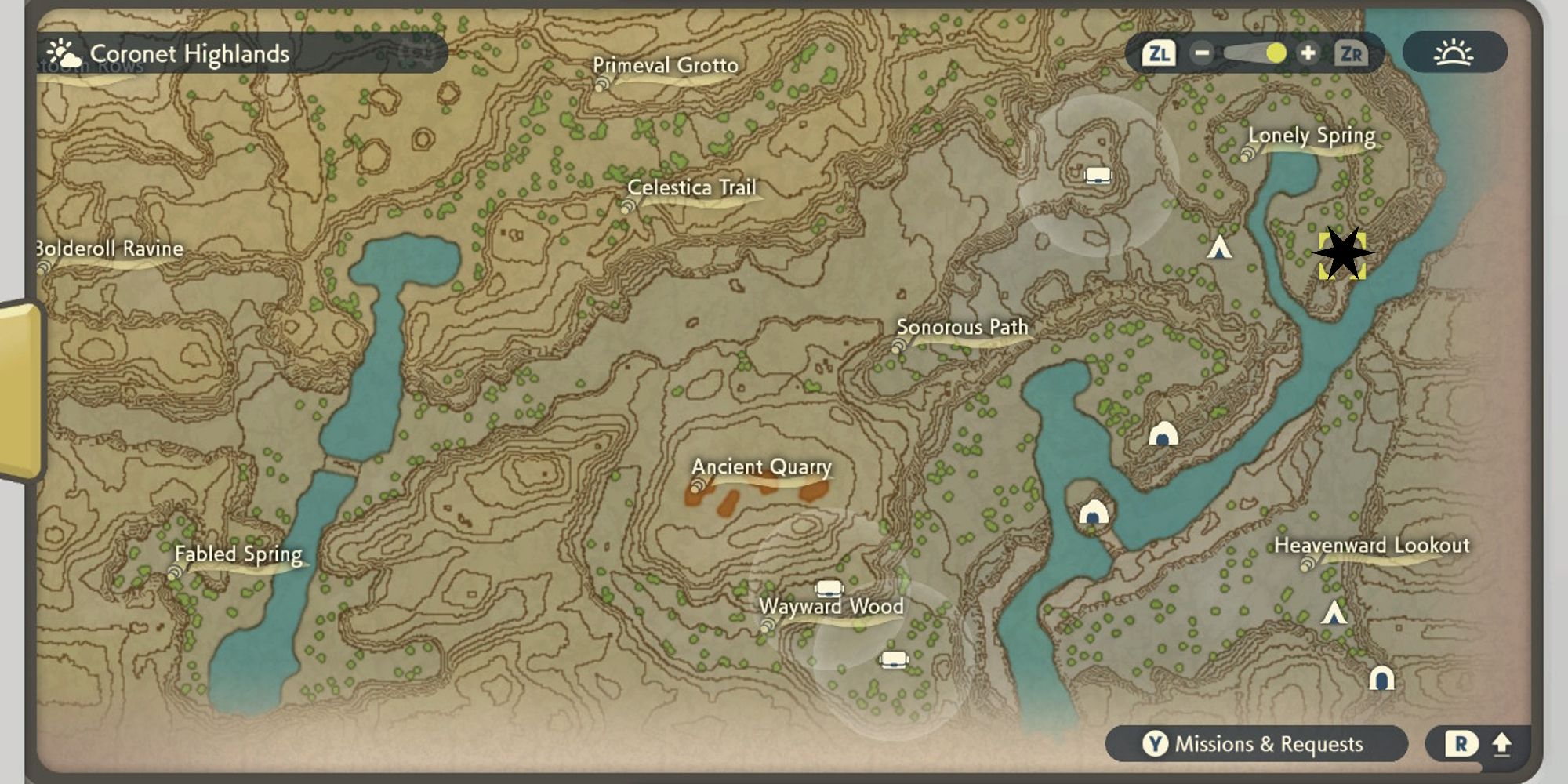The image size is (1568, 784).
Task: Click the minus on the zoom control
Action: pyautogui.click(x=1201, y=53)
